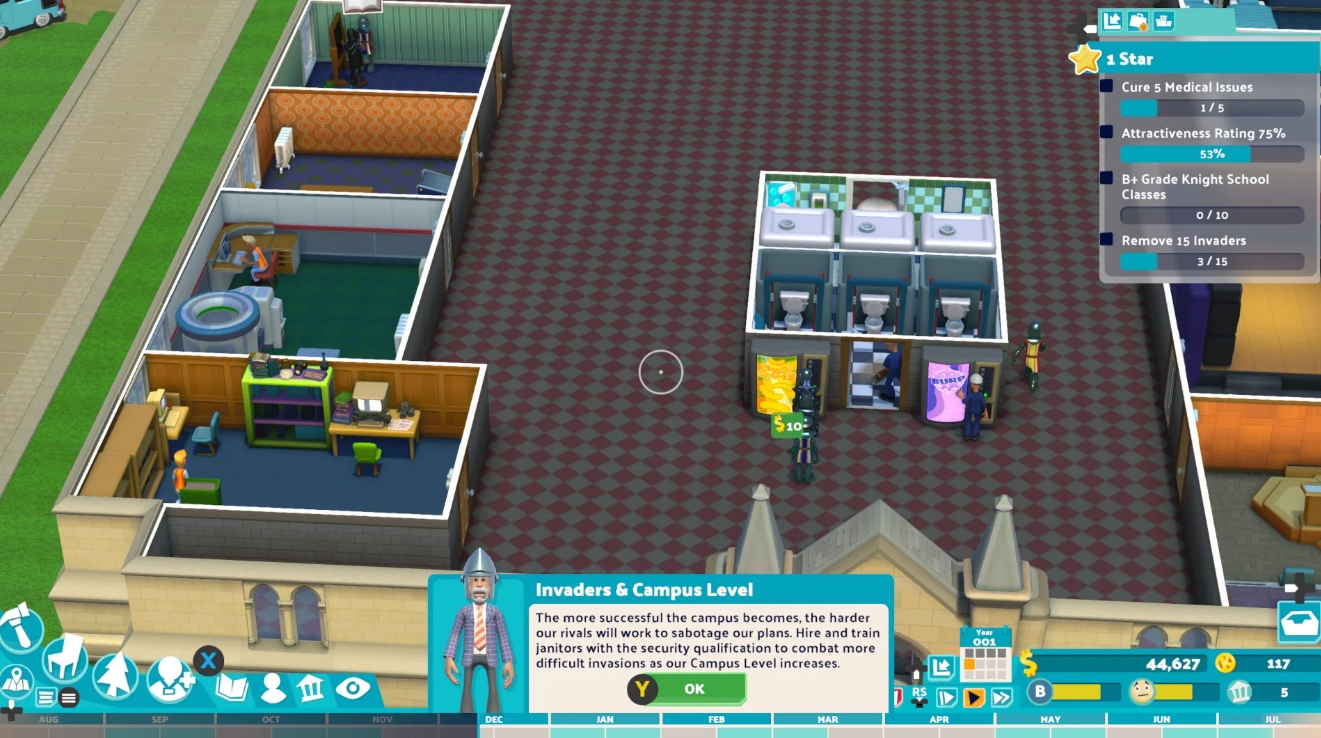
Task: Open the inbox tray icon
Action: pos(1299,622)
